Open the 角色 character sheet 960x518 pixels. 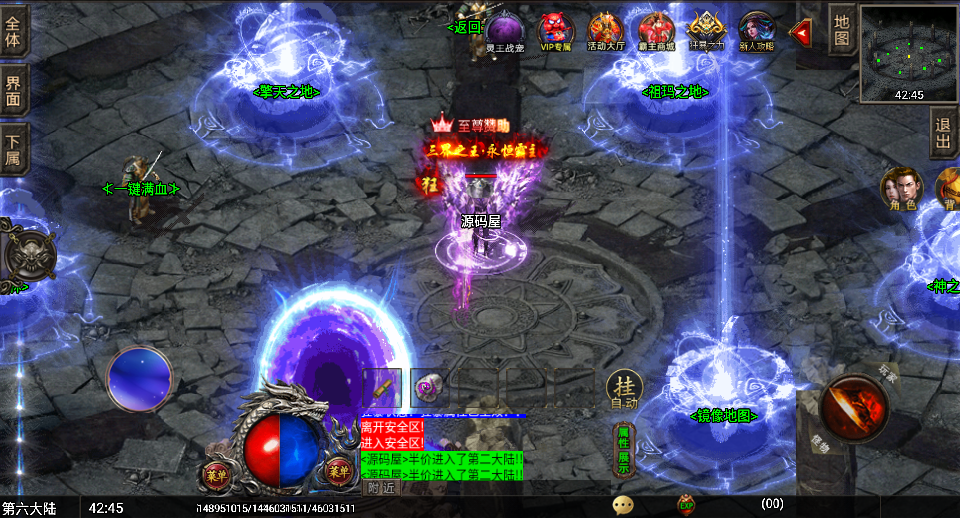click(899, 187)
